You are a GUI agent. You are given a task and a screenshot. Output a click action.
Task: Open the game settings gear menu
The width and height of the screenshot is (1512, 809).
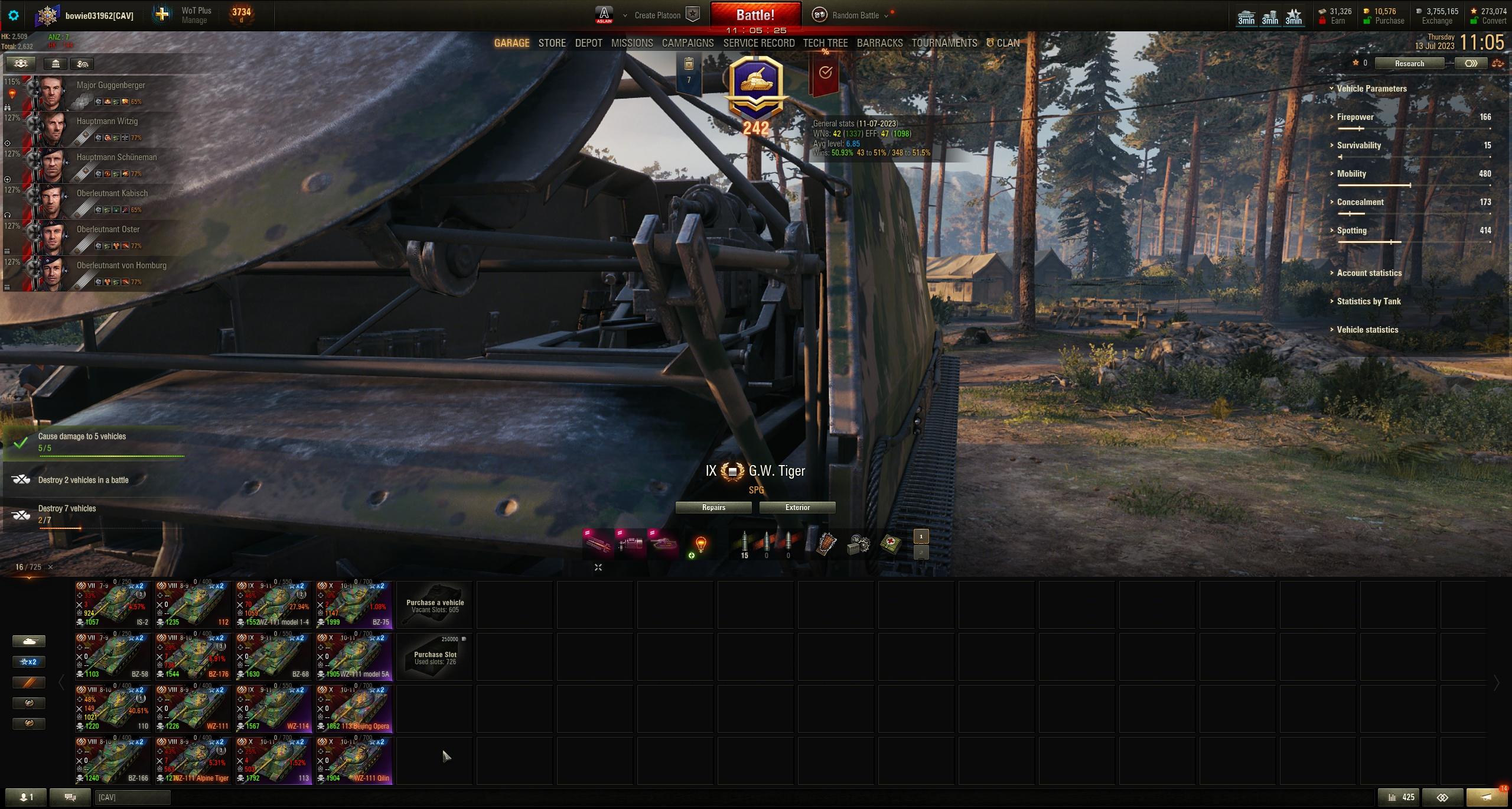(x=14, y=16)
